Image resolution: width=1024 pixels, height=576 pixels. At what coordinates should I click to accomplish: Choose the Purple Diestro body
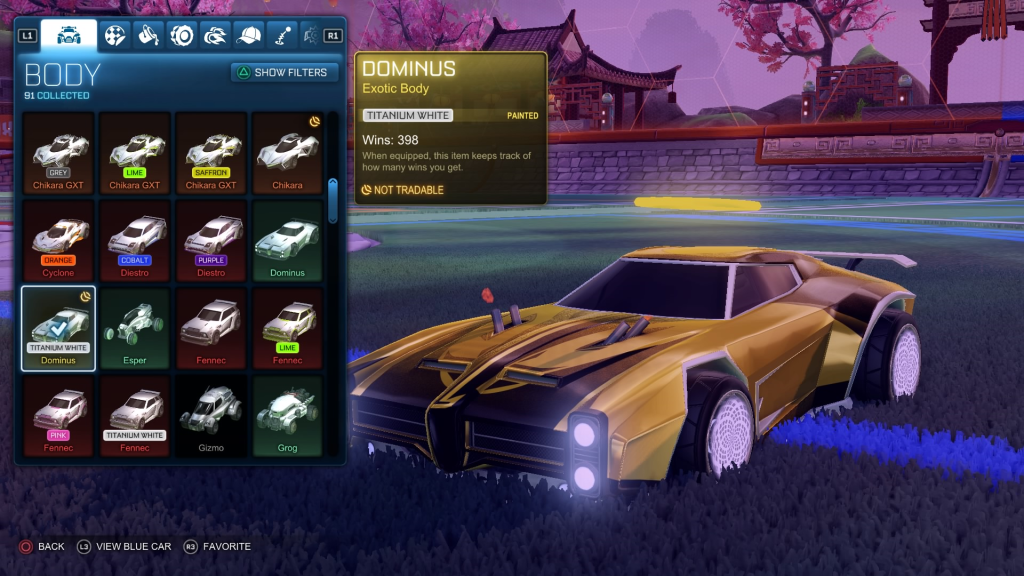coord(211,240)
